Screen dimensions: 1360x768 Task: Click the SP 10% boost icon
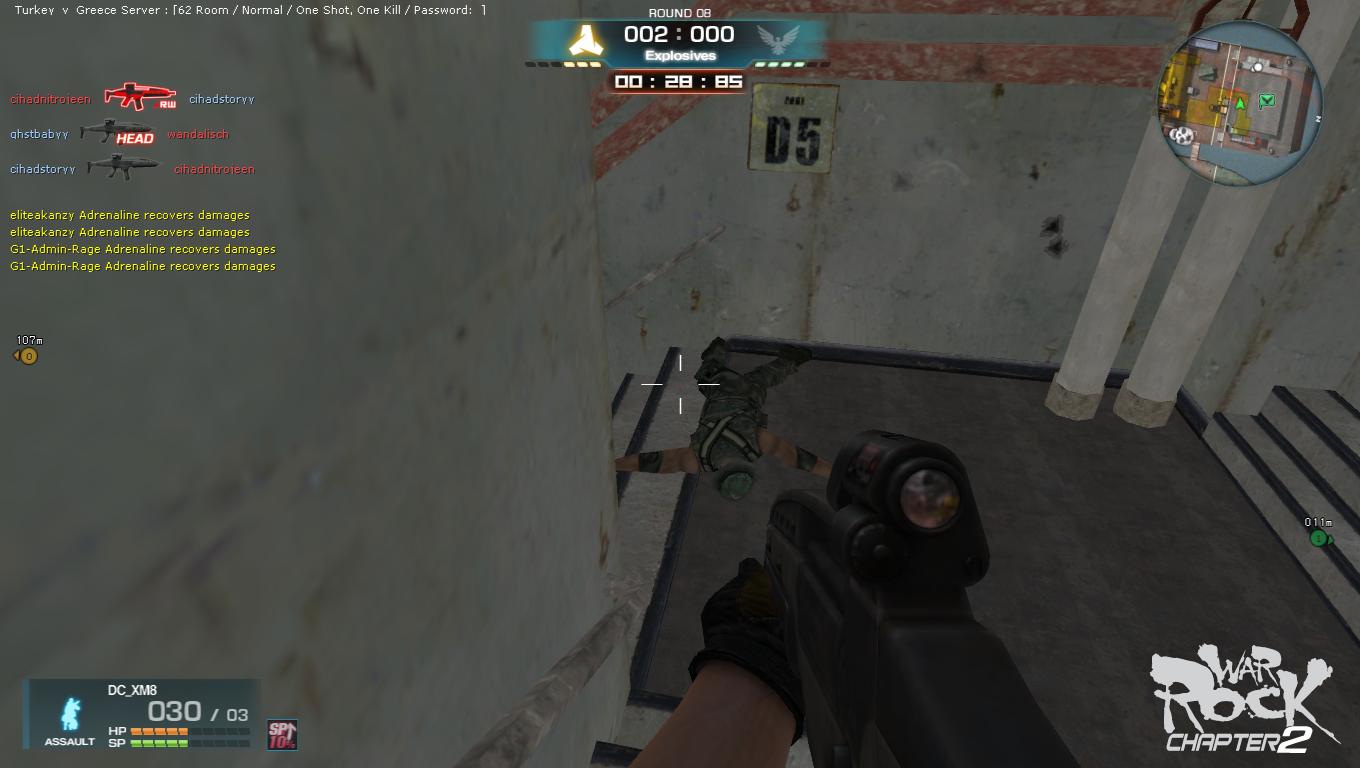(282, 735)
